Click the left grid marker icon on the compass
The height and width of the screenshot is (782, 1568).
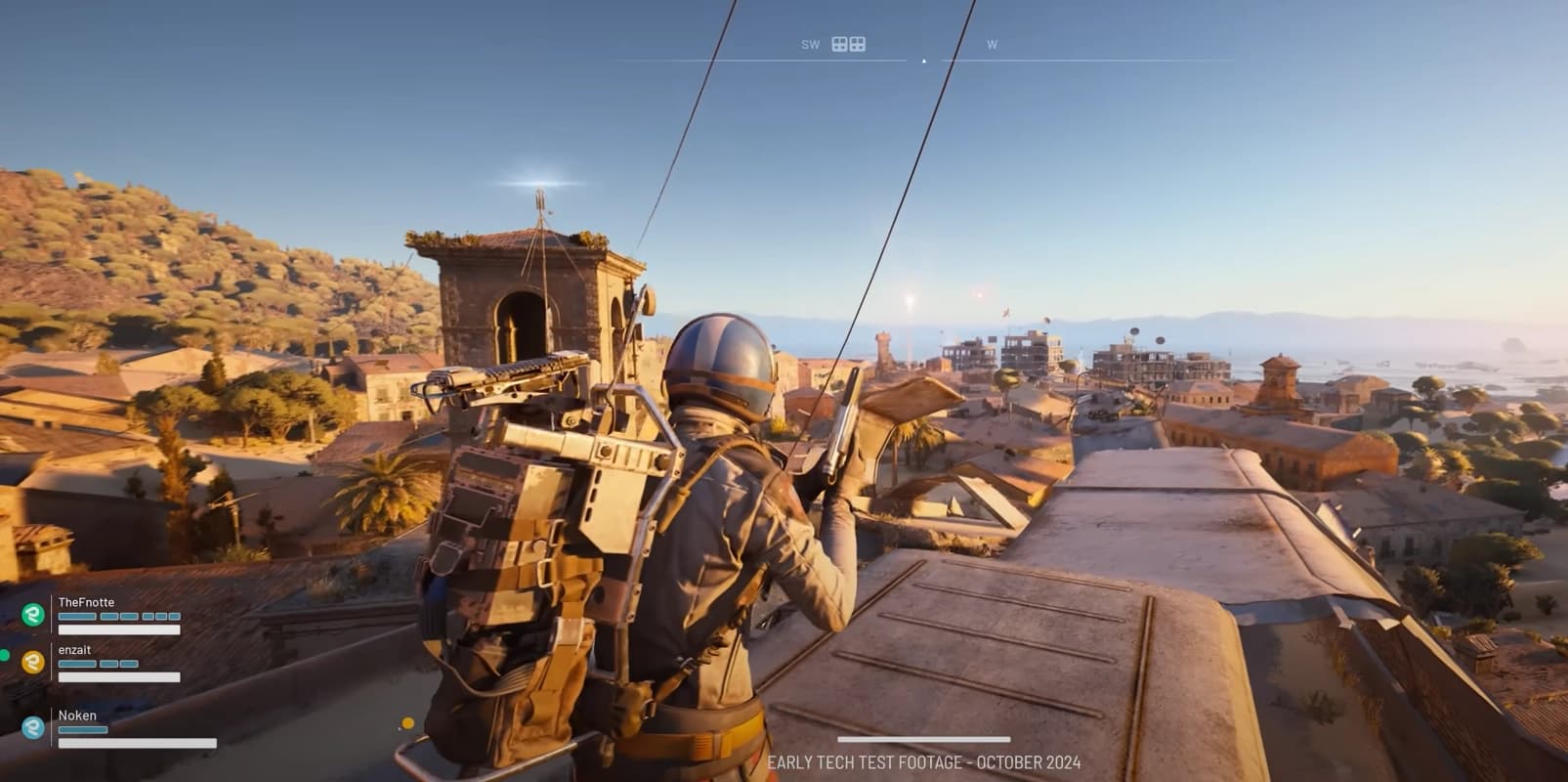(x=839, y=44)
